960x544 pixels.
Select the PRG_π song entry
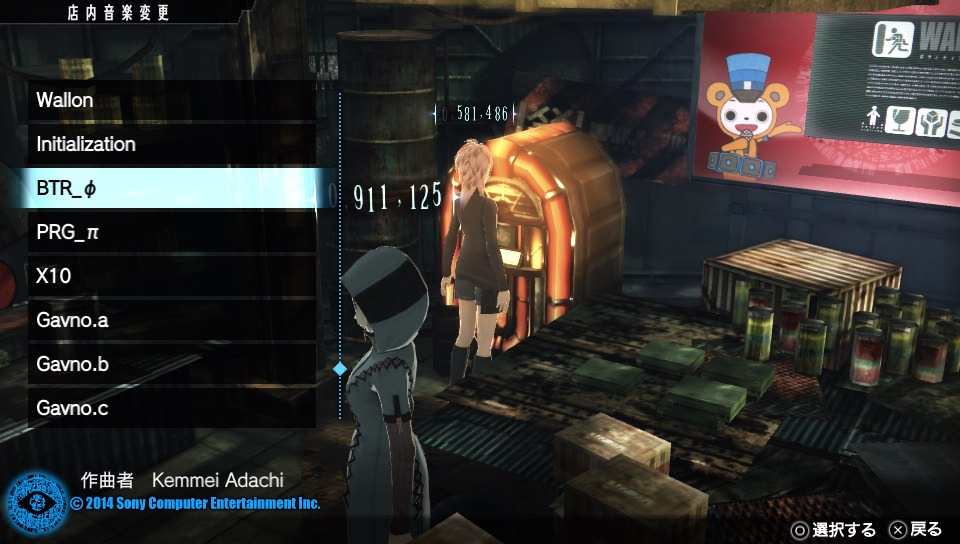click(170, 232)
